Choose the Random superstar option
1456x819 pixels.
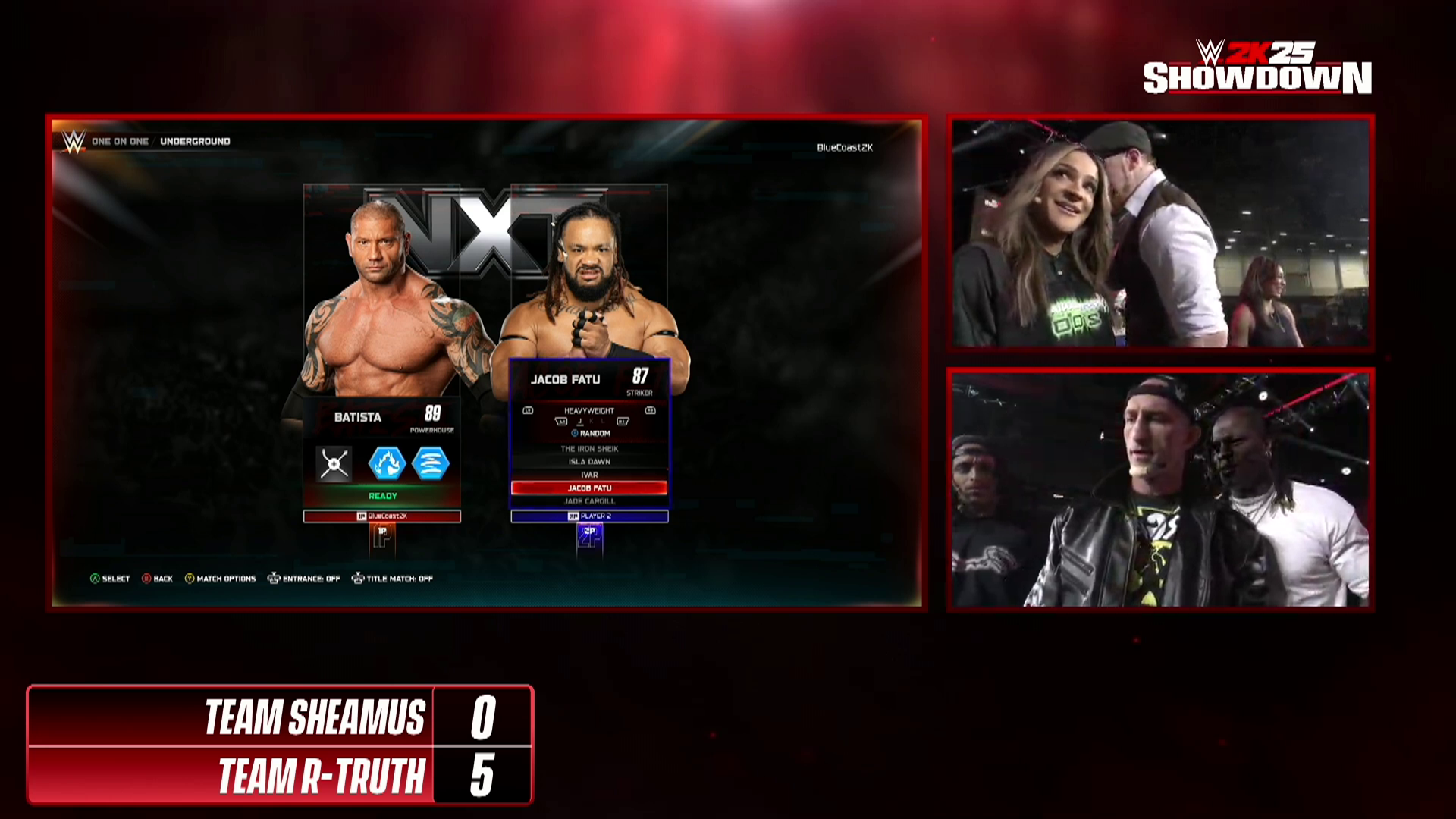click(591, 434)
